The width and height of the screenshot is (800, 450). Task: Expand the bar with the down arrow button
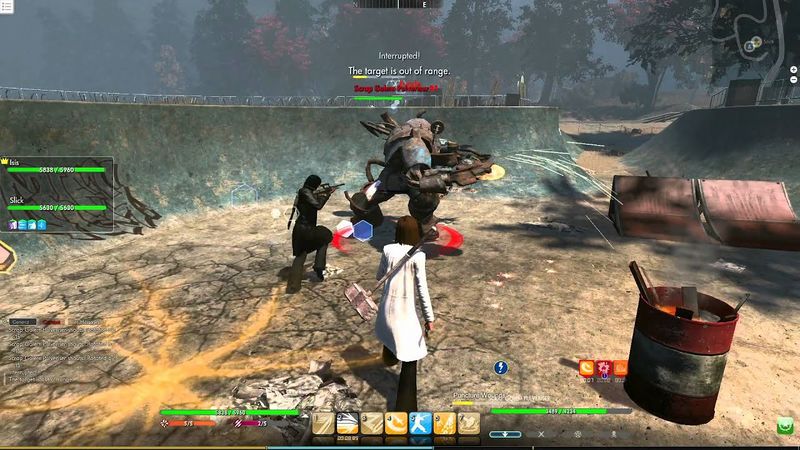coord(506,434)
